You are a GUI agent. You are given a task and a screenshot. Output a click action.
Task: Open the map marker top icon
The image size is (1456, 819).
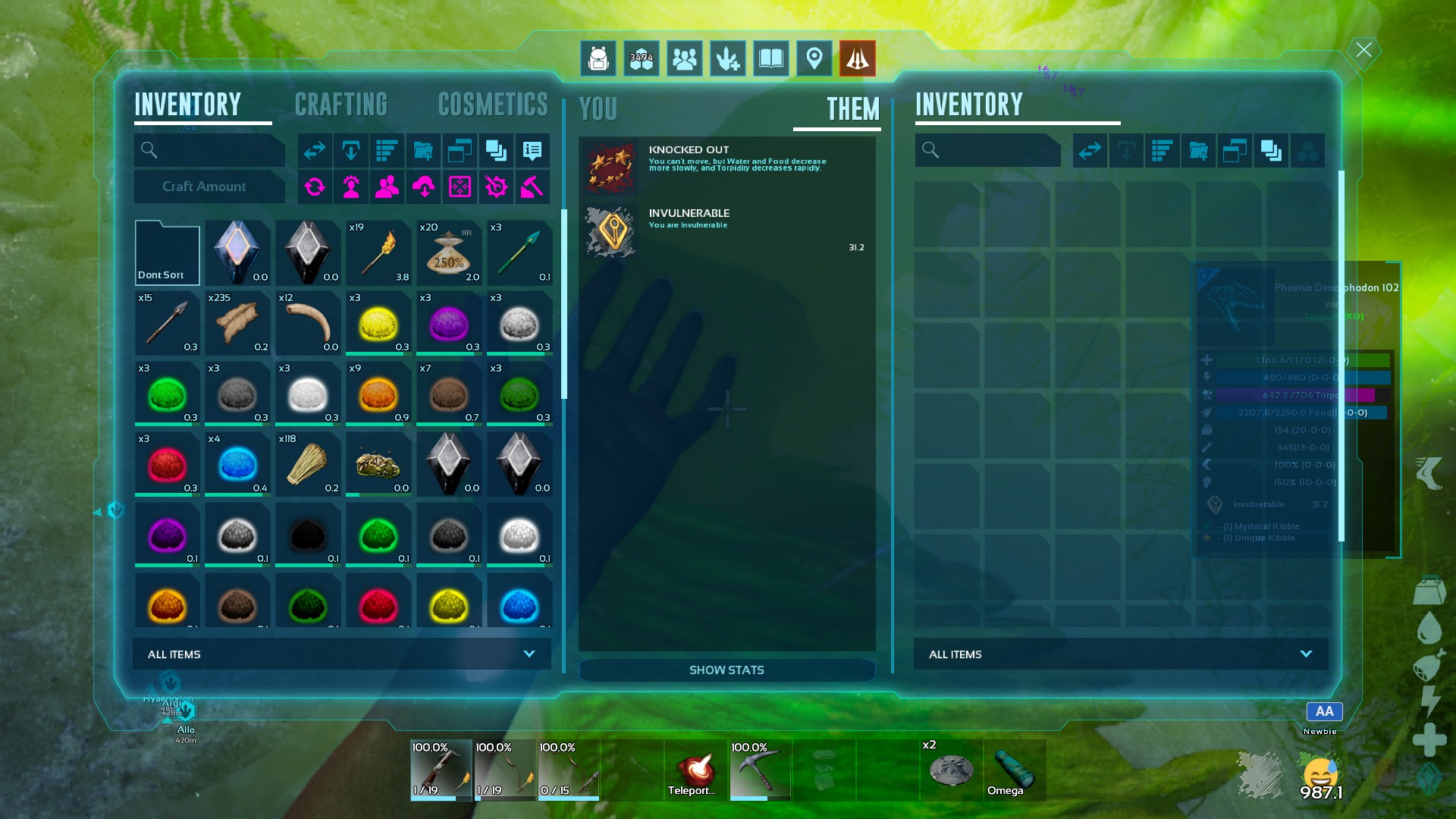pos(814,58)
